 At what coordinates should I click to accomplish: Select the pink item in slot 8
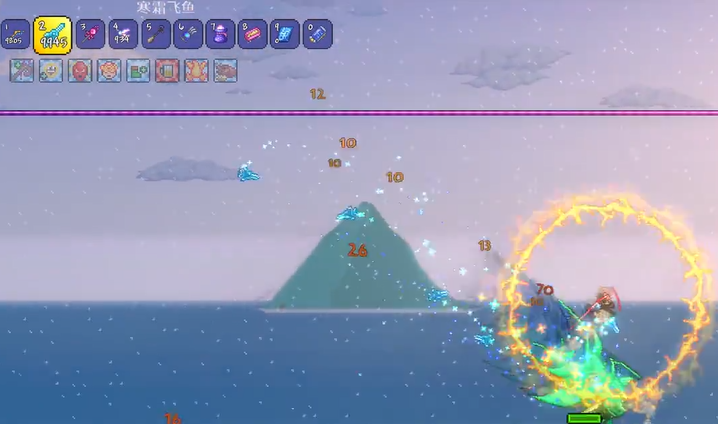pos(252,35)
